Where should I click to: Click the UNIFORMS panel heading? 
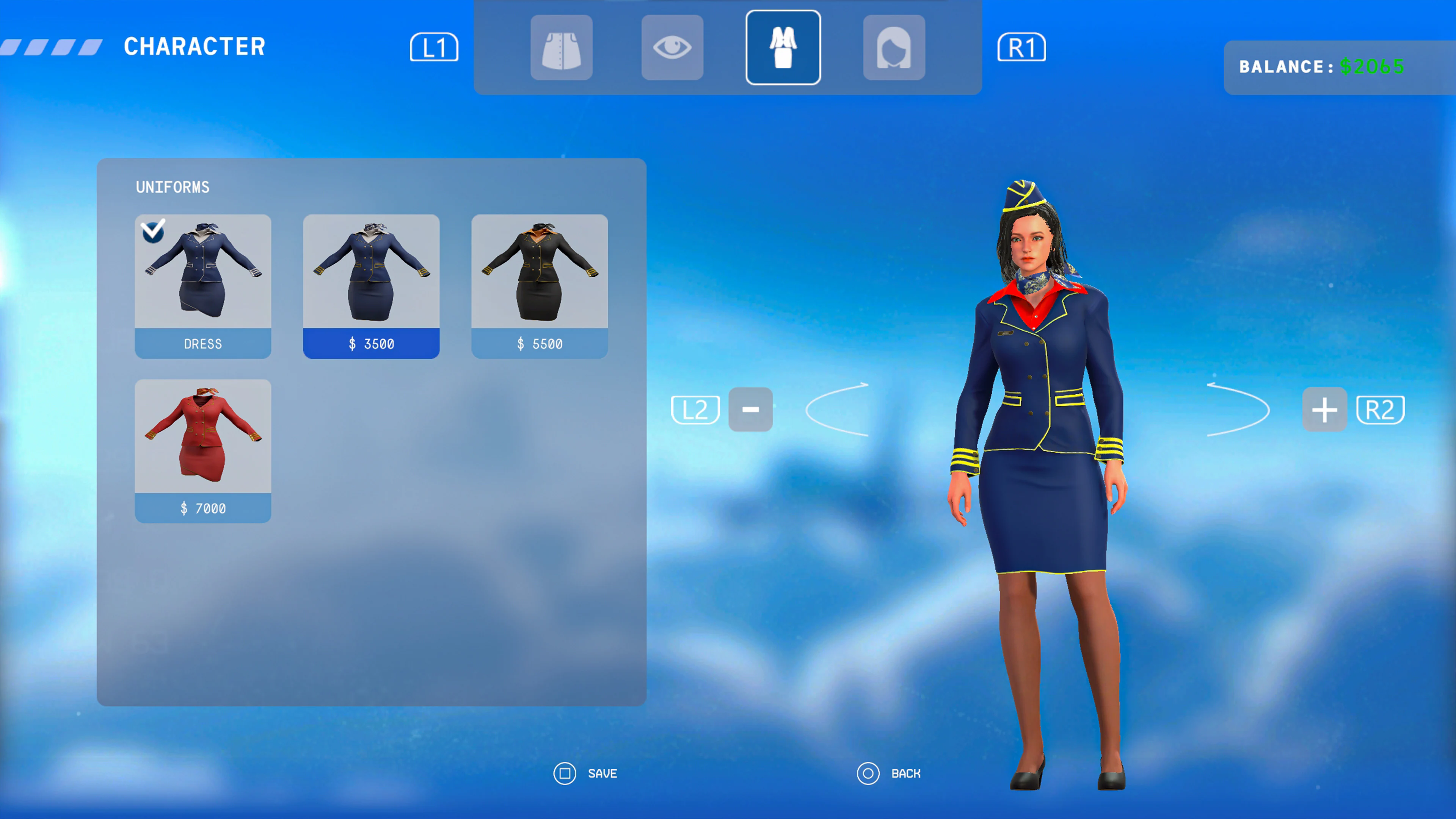coord(173,187)
